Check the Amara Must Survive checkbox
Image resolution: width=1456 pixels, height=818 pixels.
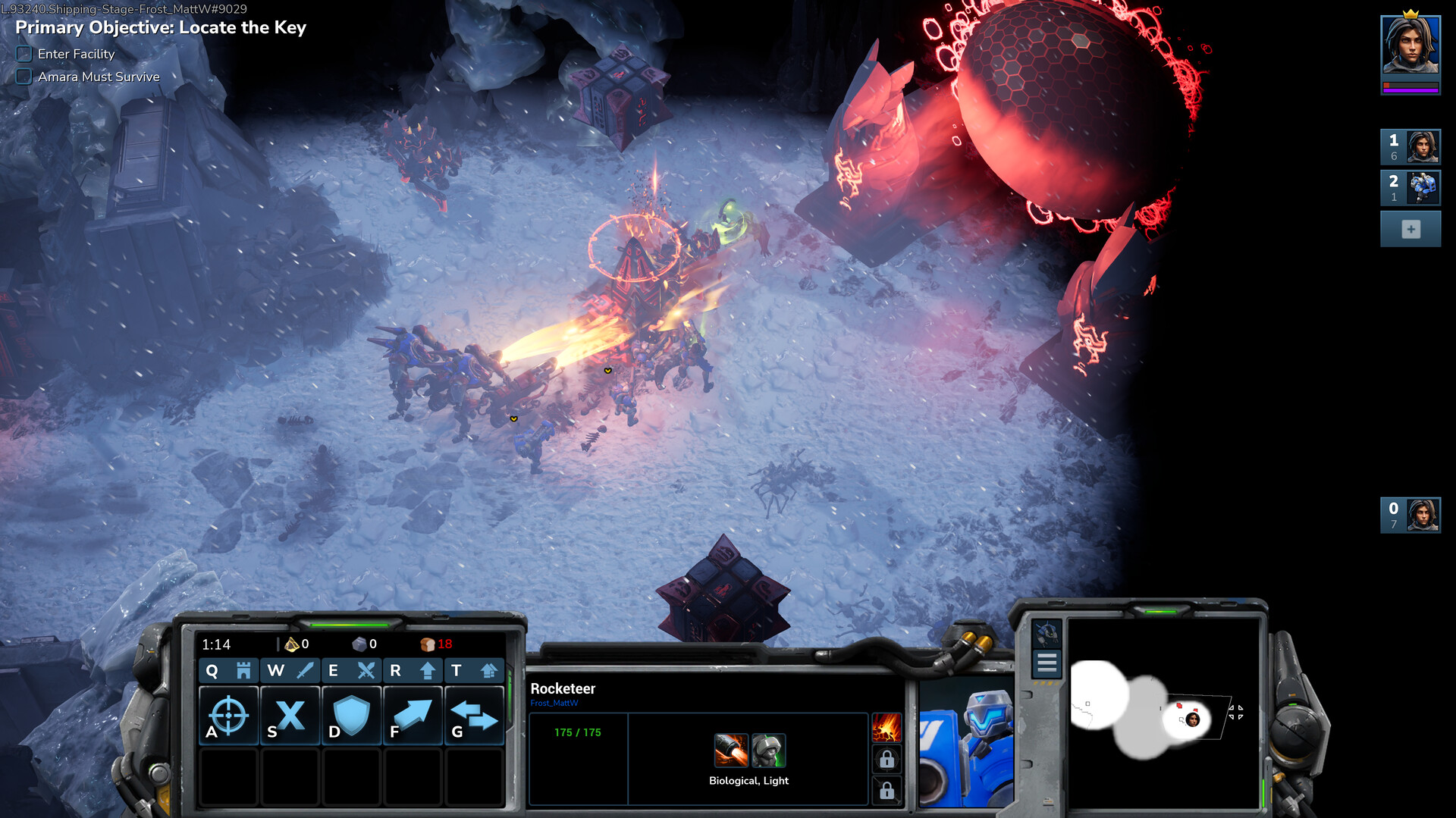click(x=24, y=77)
